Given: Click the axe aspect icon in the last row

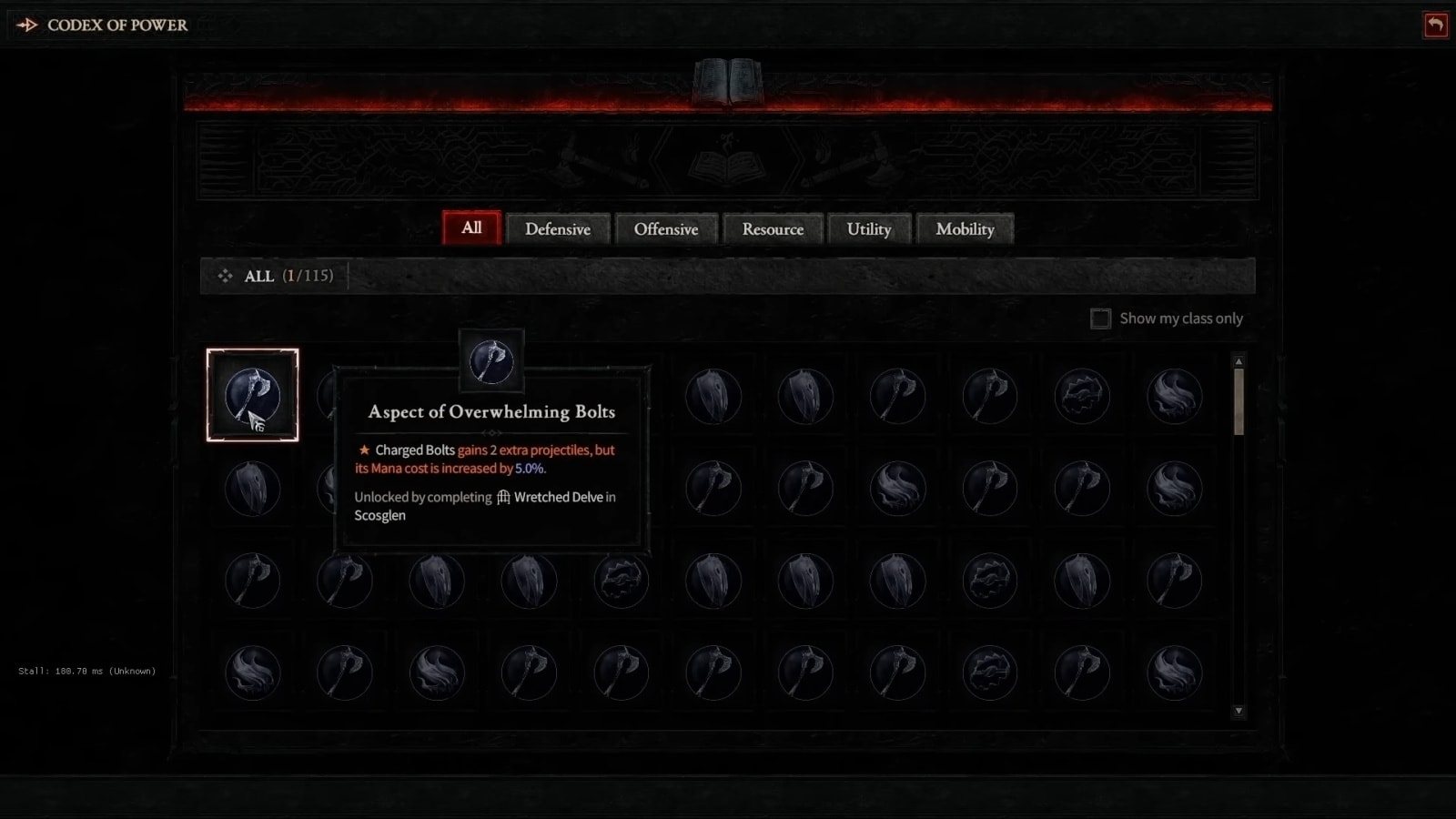Looking at the screenshot, I should tap(531, 672).
